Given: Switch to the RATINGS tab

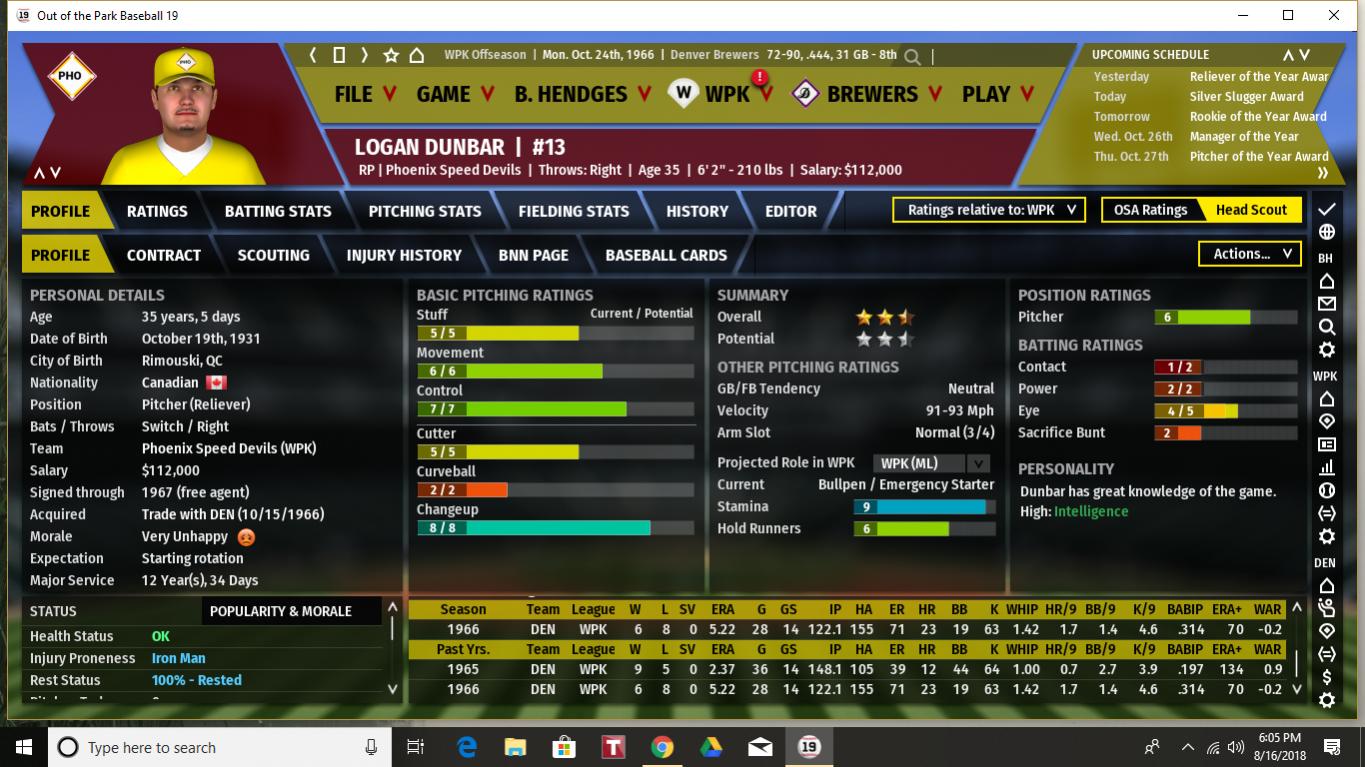Looking at the screenshot, I should [157, 211].
